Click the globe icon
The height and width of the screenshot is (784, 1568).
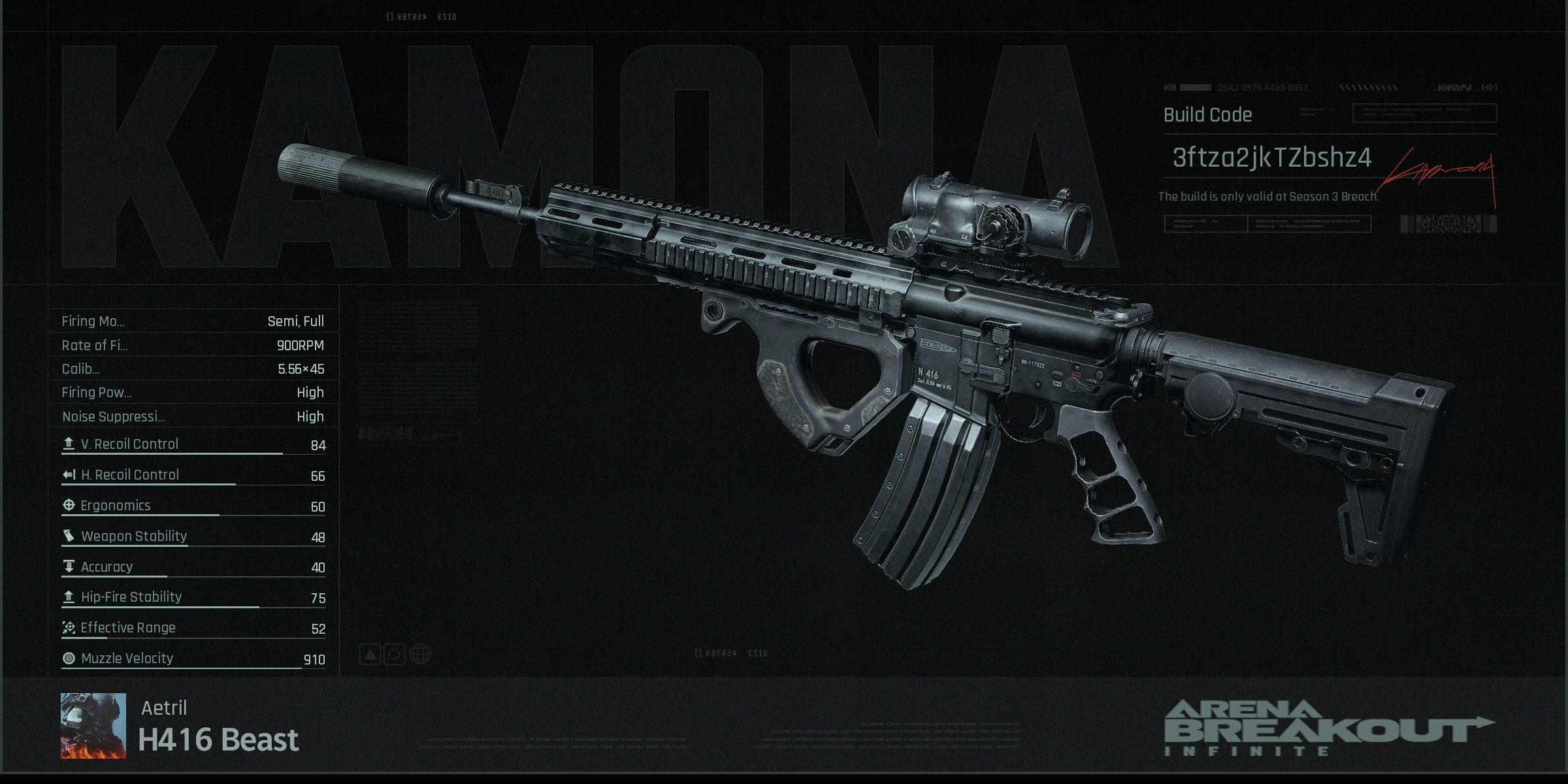421,654
